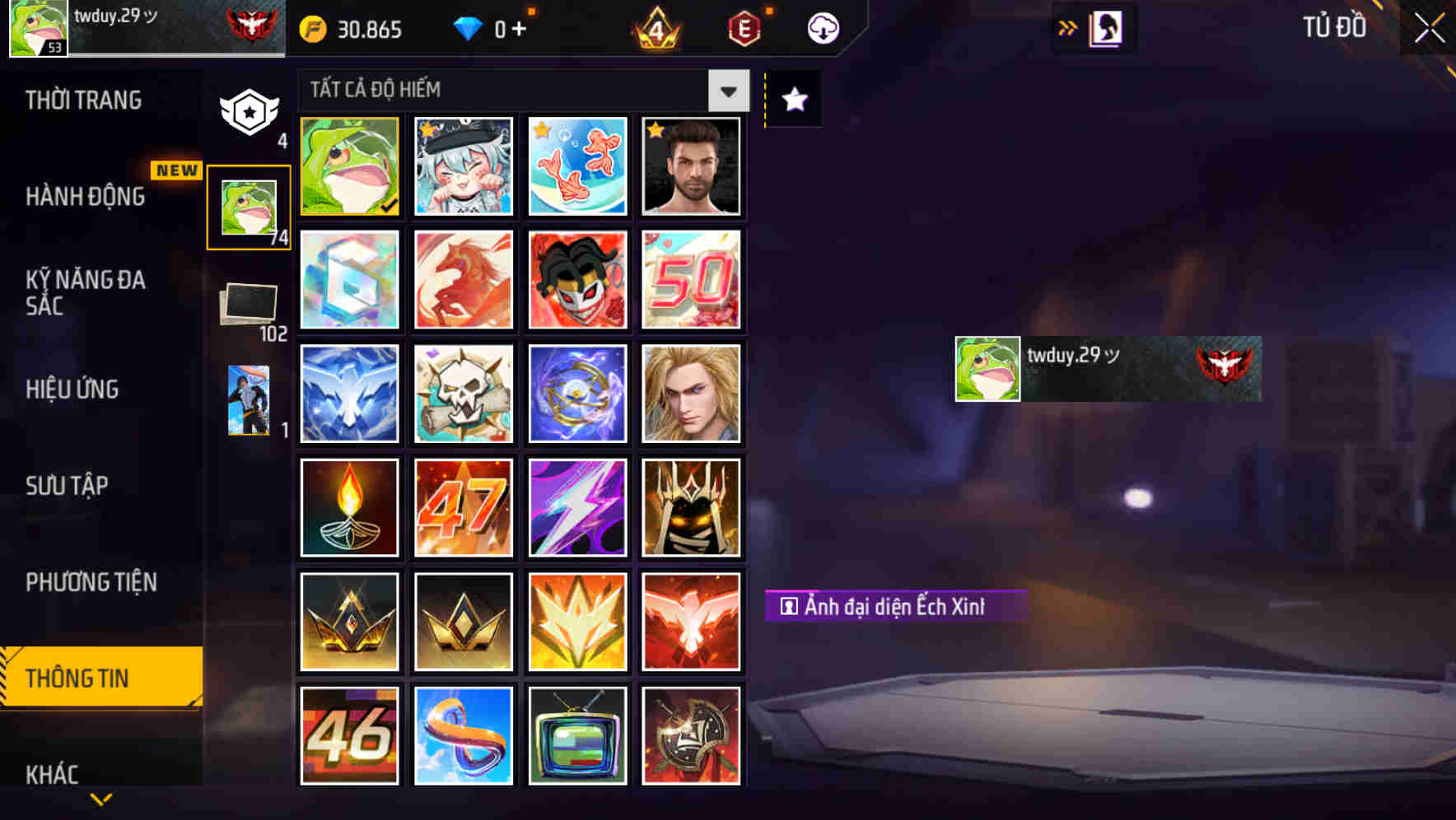Image resolution: width=1456 pixels, height=820 pixels.
Task: Select the equipped frog avatar thumbnail
Action: tap(349, 167)
